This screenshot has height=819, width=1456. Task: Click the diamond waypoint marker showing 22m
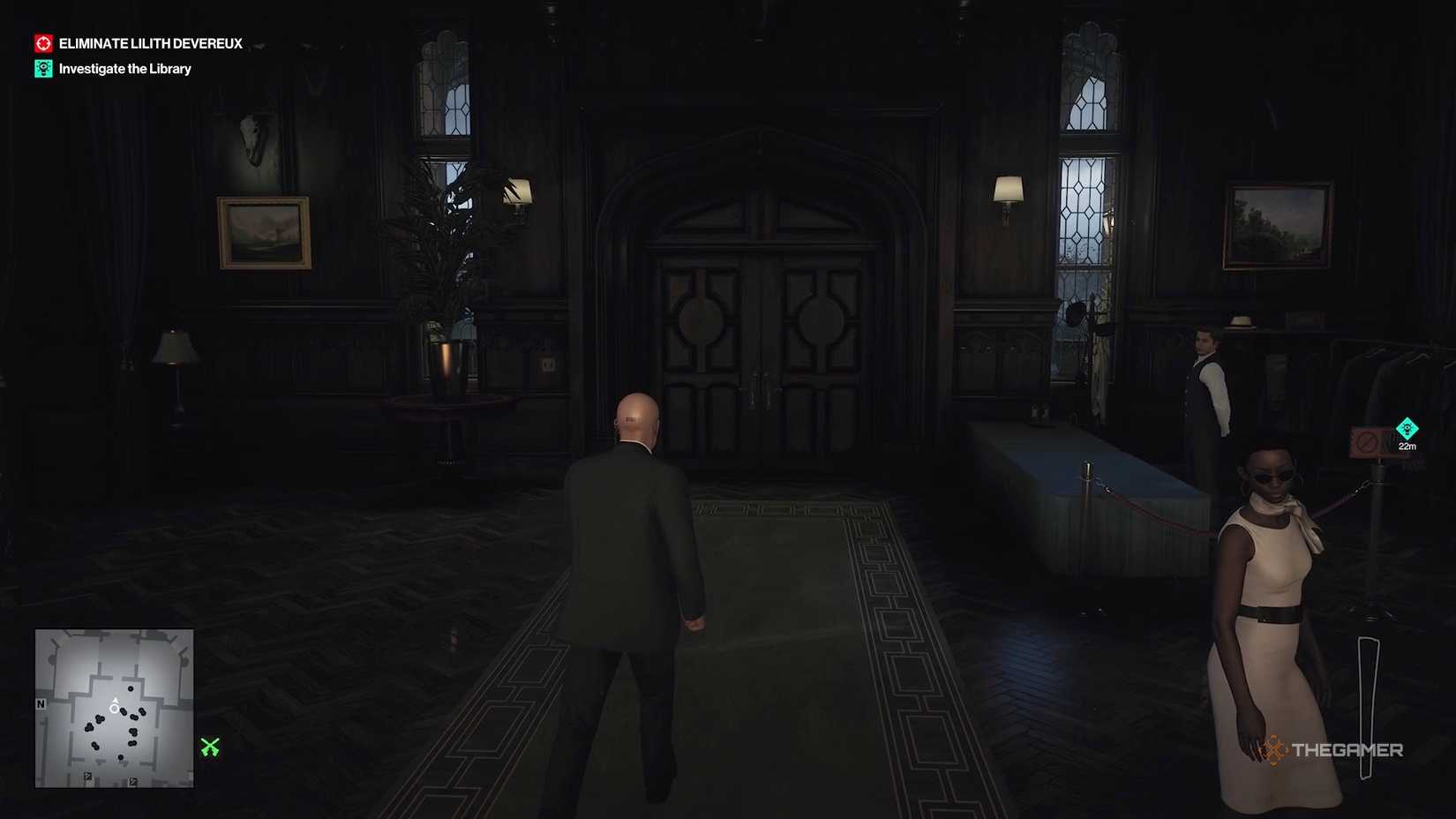[1407, 429]
